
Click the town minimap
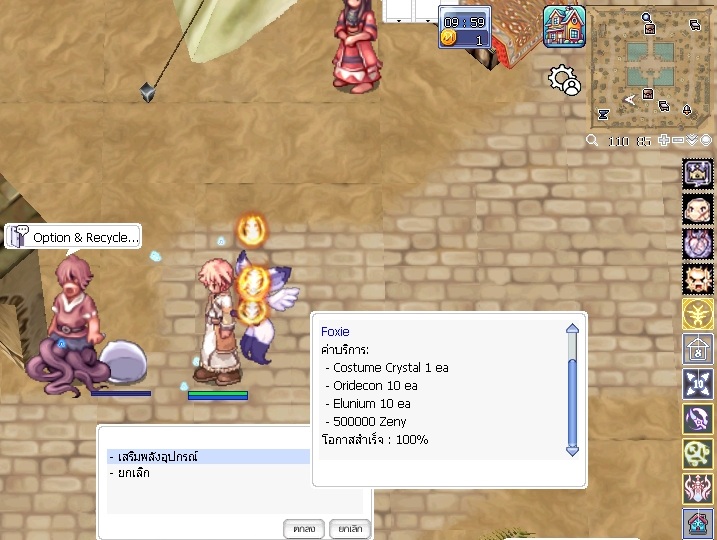(x=648, y=66)
